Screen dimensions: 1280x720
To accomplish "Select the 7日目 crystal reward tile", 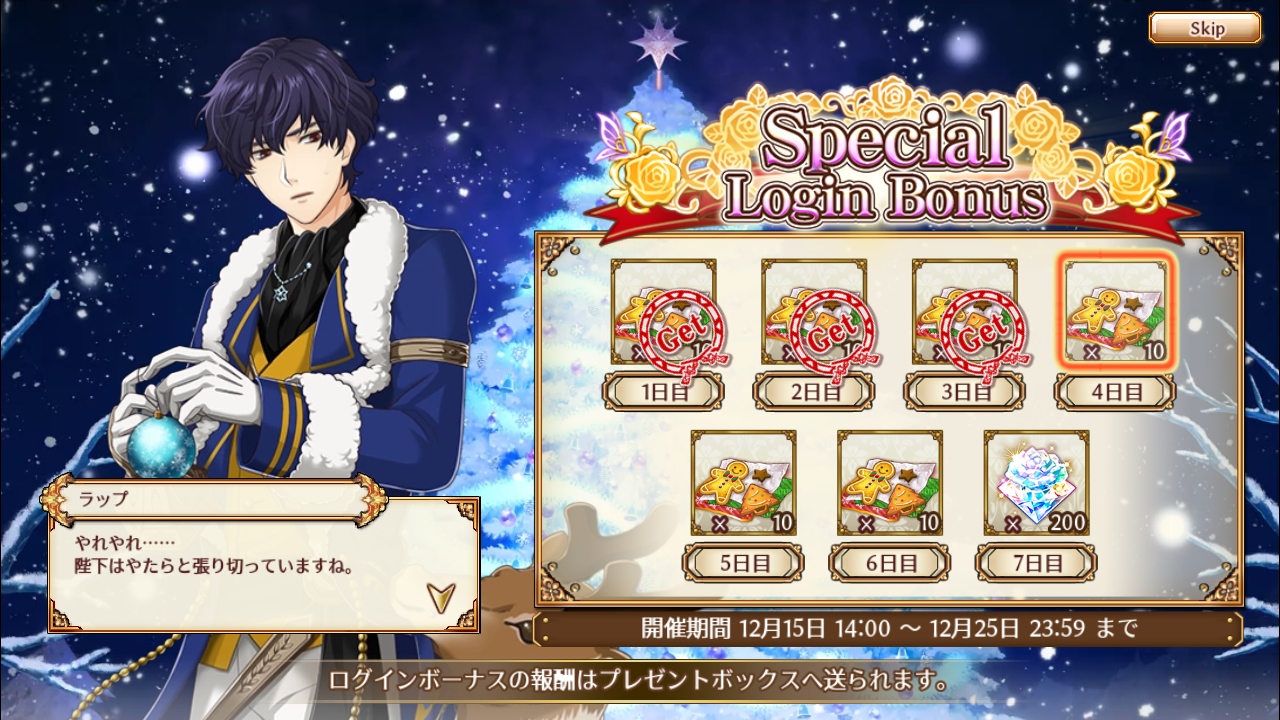I will (x=1036, y=482).
